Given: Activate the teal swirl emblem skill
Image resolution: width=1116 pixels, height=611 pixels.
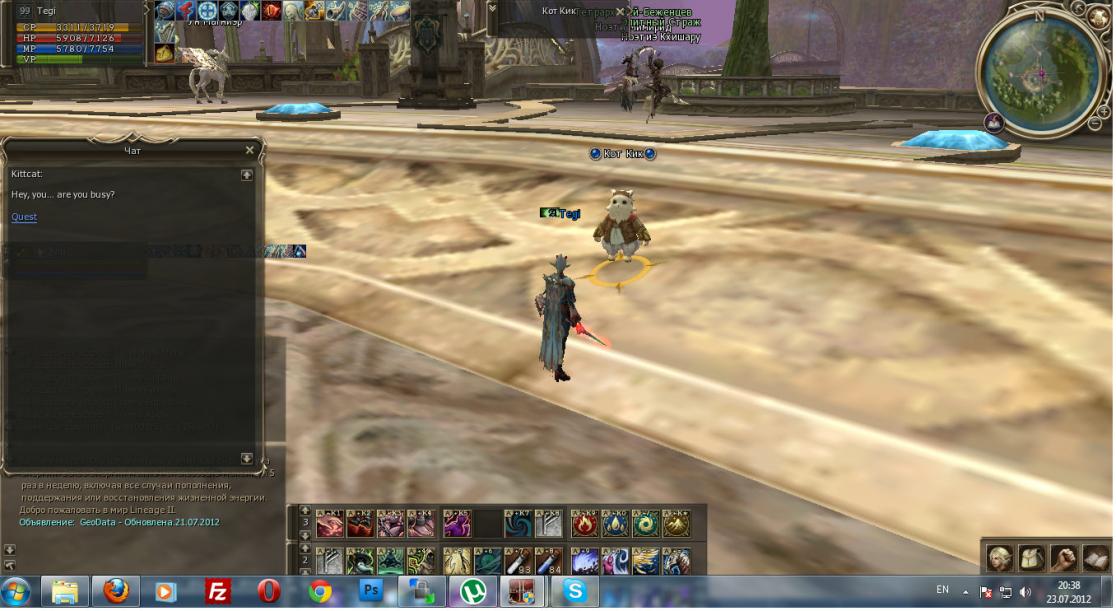Looking at the screenshot, I should 645,523.
